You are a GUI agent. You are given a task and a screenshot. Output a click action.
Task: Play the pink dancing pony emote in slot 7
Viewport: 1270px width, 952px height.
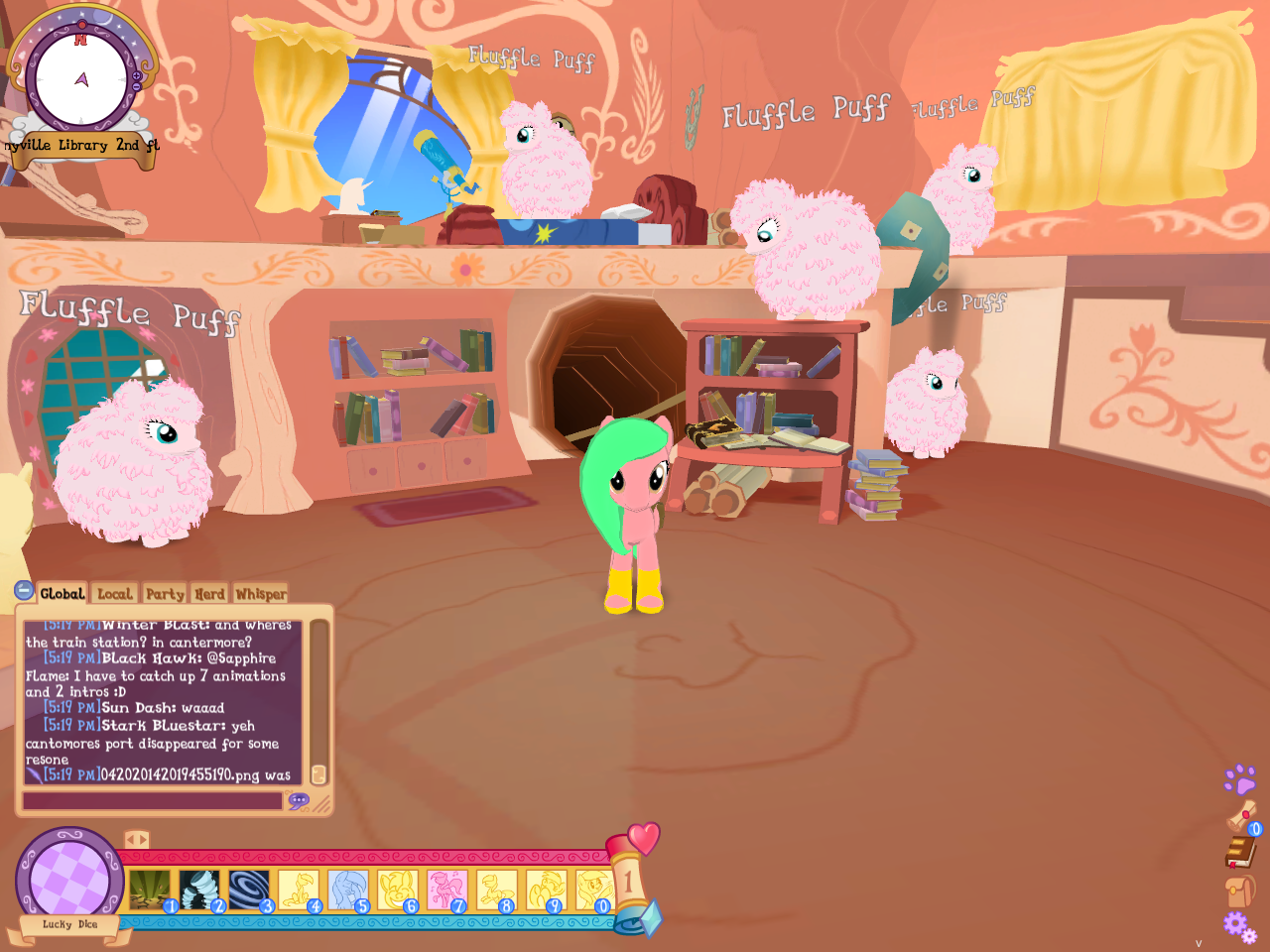tap(446, 890)
